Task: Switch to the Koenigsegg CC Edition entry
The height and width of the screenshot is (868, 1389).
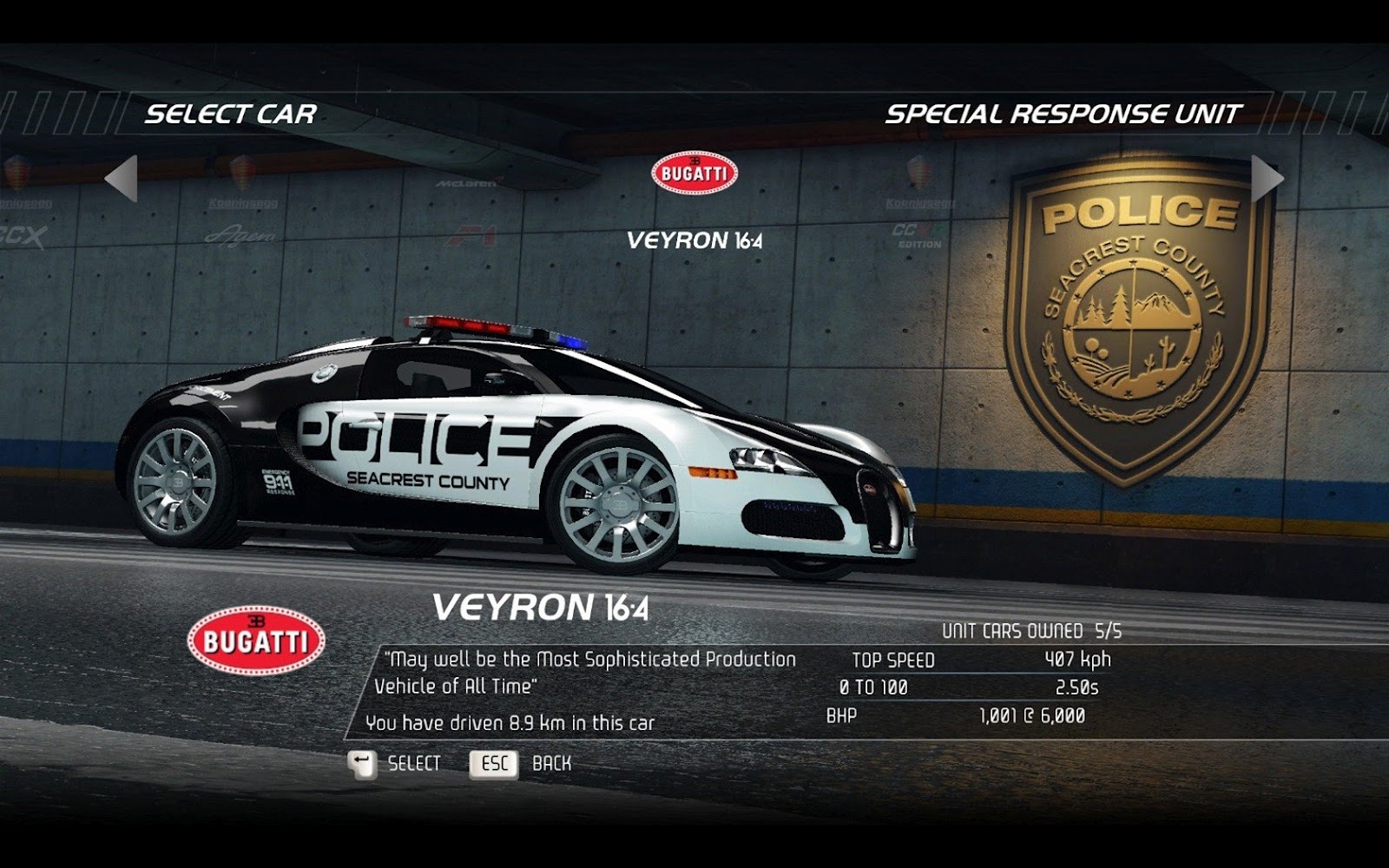Action: [920, 208]
